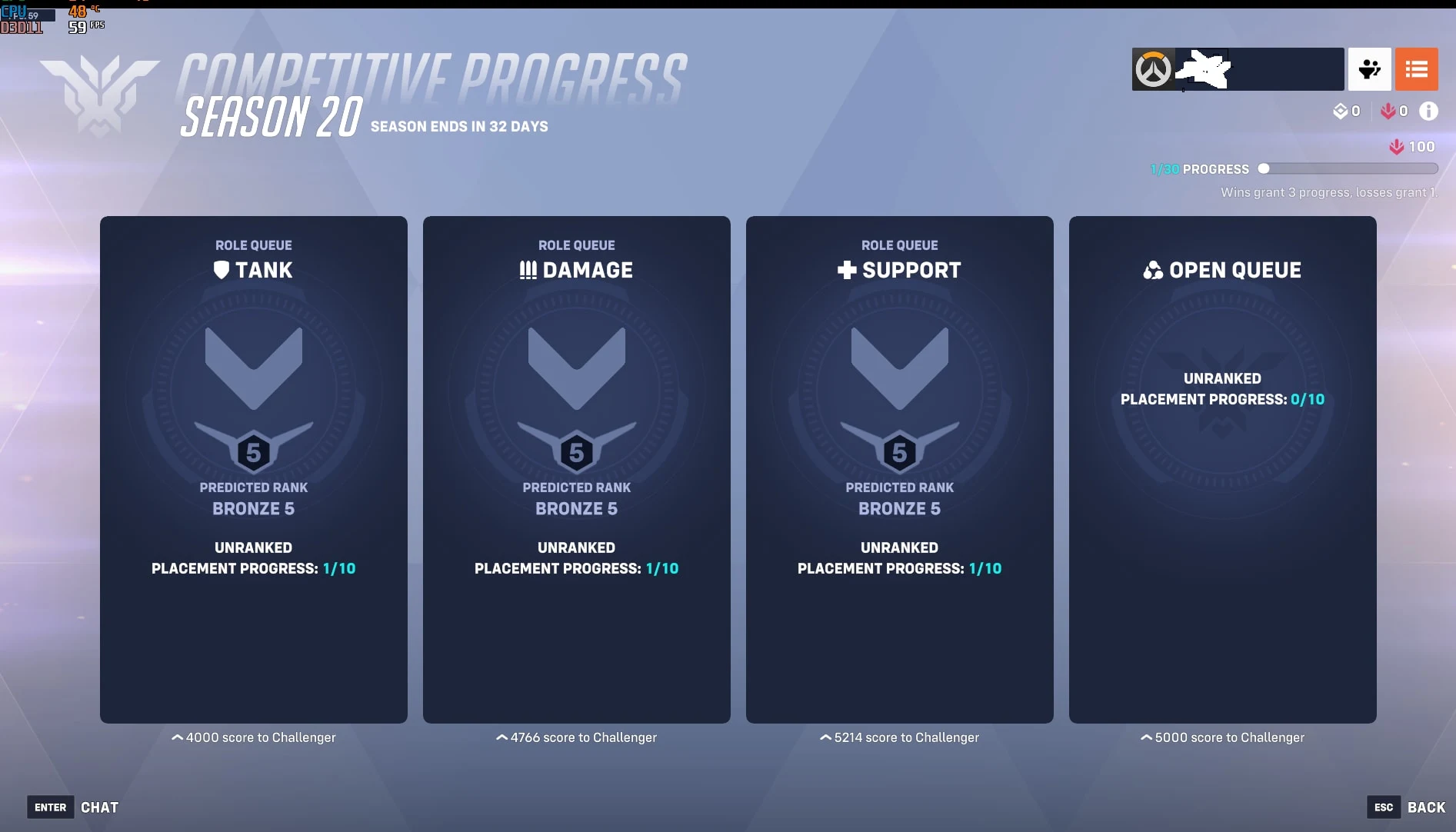Screen dimensions: 1456x832
Task: Click the 1/30 progress bar
Action: pos(1348,168)
